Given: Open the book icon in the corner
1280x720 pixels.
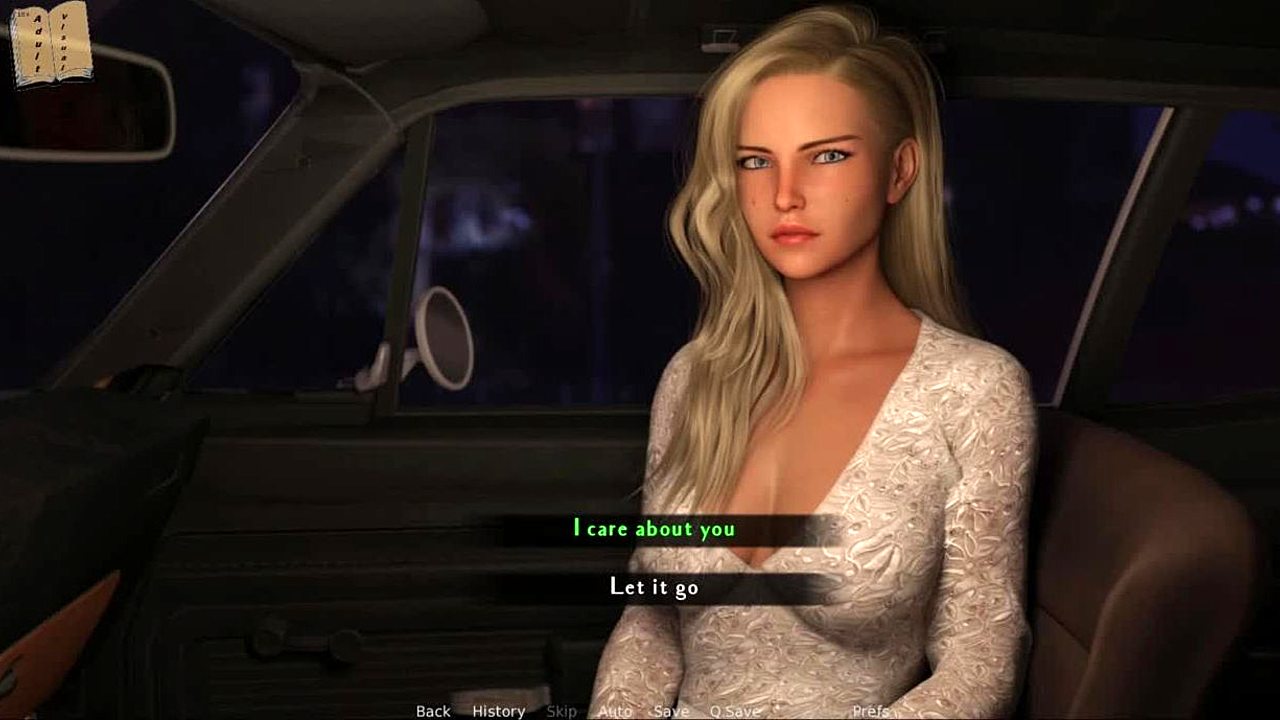Looking at the screenshot, I should pyautogui.click(x=50, y=44).
